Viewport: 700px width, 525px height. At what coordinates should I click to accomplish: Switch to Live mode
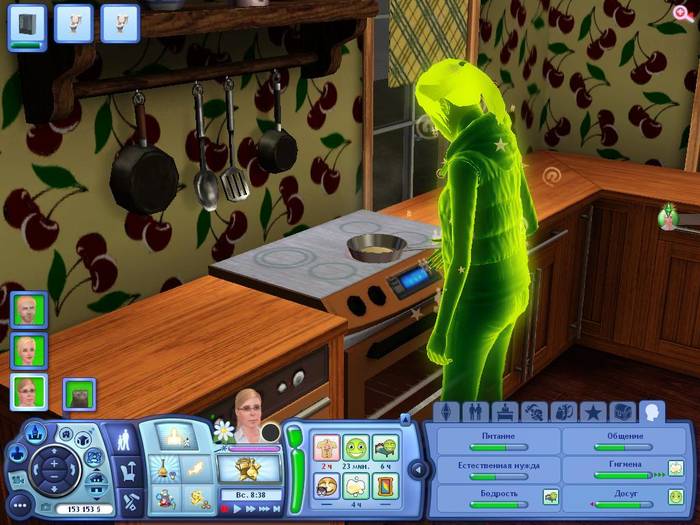point(125,439)
